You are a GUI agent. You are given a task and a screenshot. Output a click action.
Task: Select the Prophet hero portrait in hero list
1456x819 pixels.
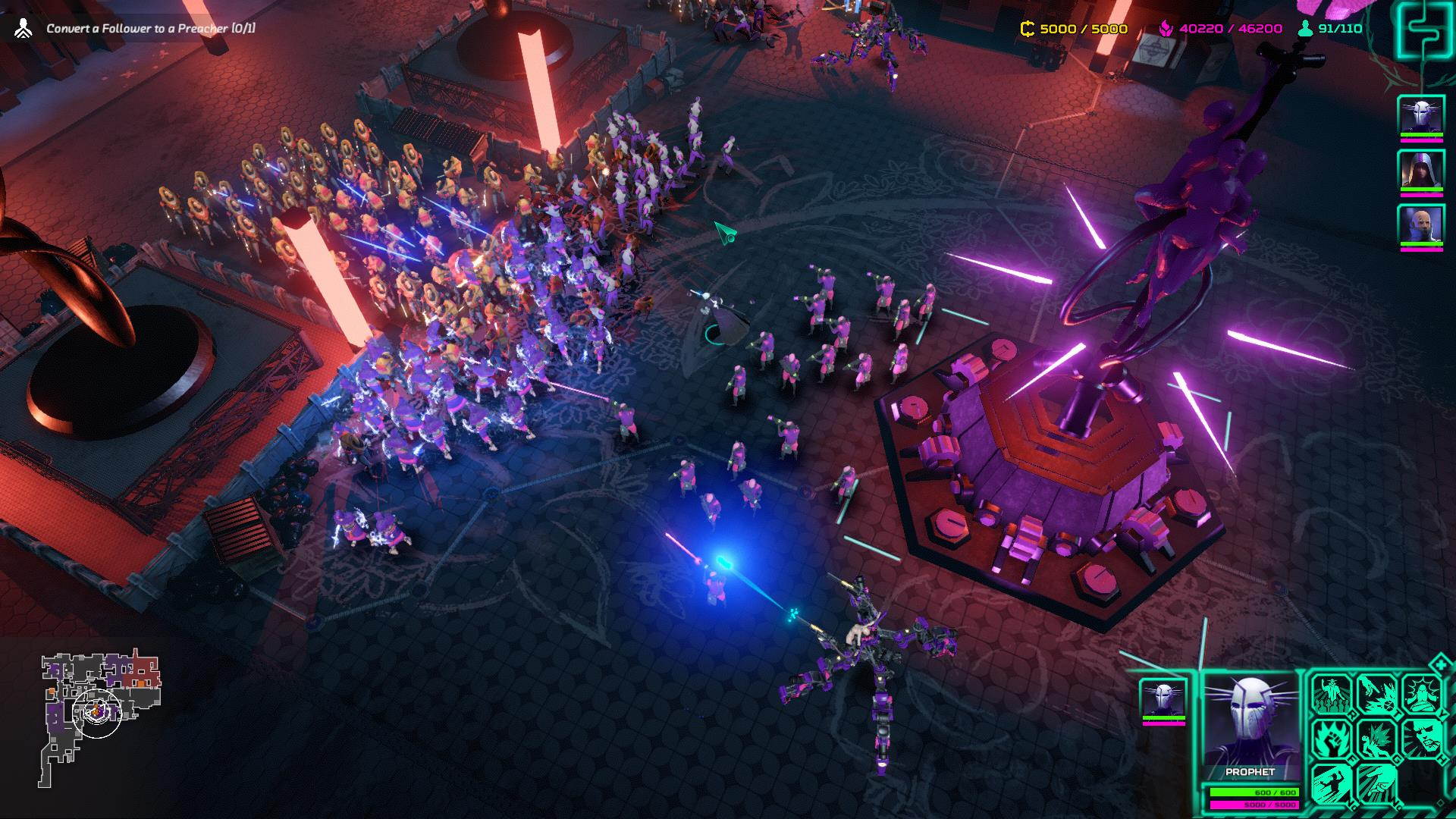pos(1420,116)
